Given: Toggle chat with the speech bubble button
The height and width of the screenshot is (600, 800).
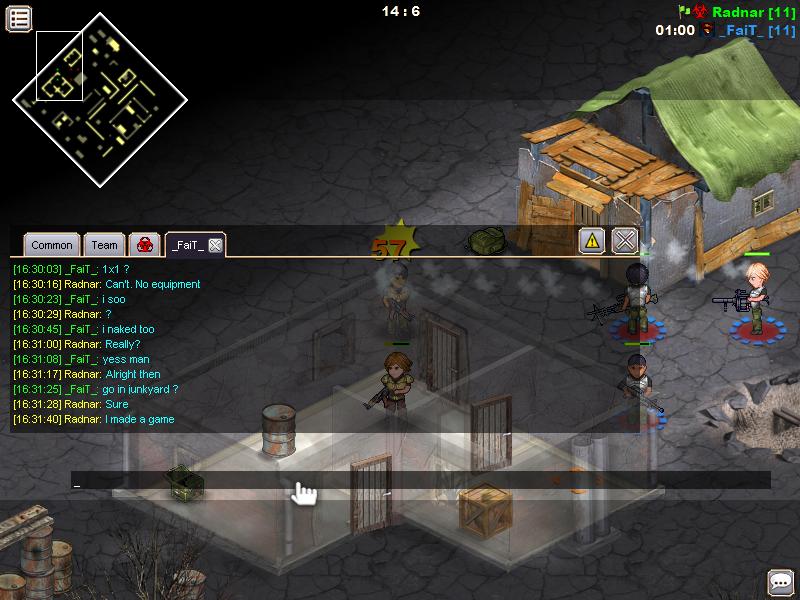Looking at the screenshot, I should (x=781, y=582).
